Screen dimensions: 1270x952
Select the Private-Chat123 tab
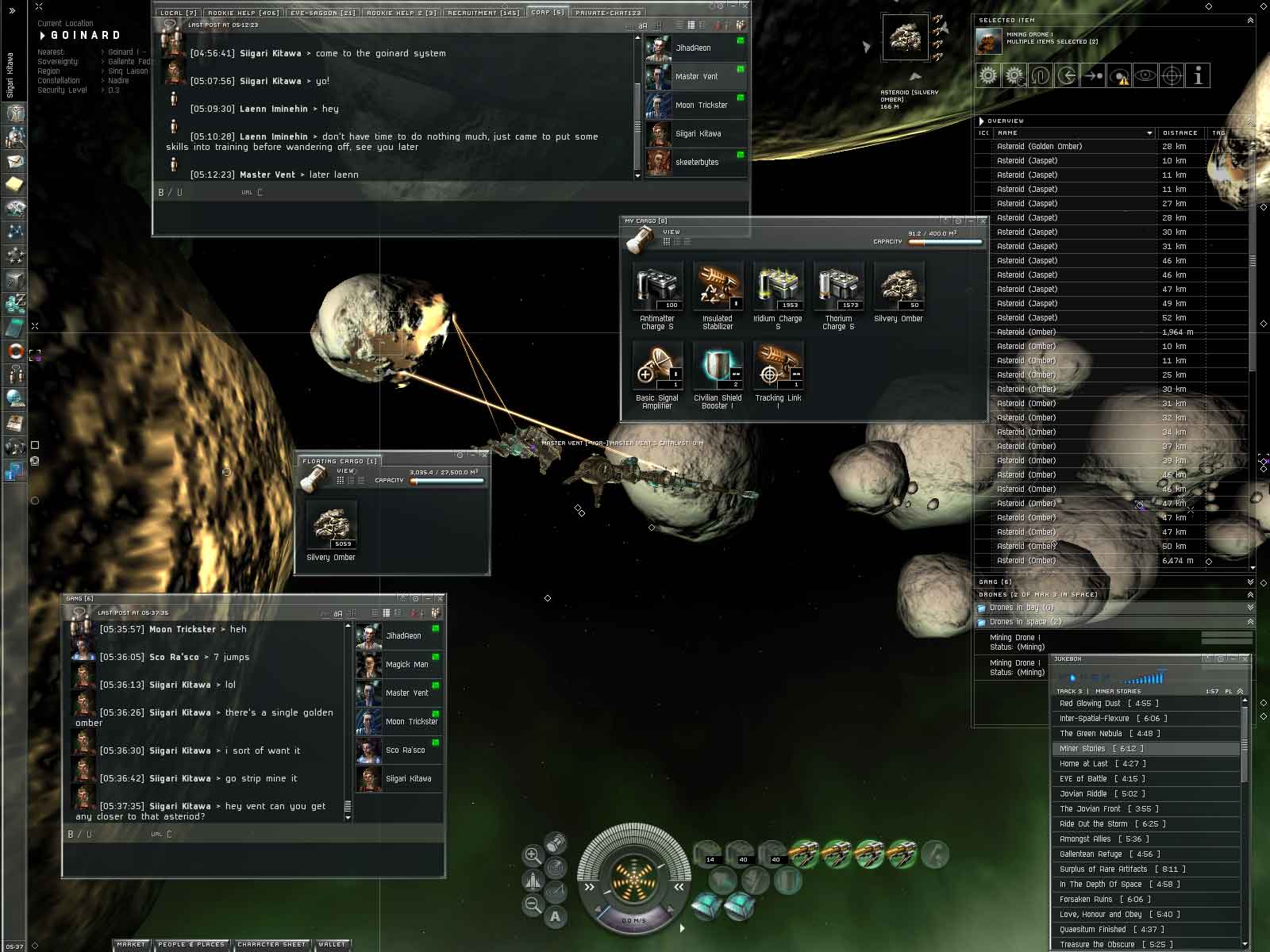click(608, 13)
